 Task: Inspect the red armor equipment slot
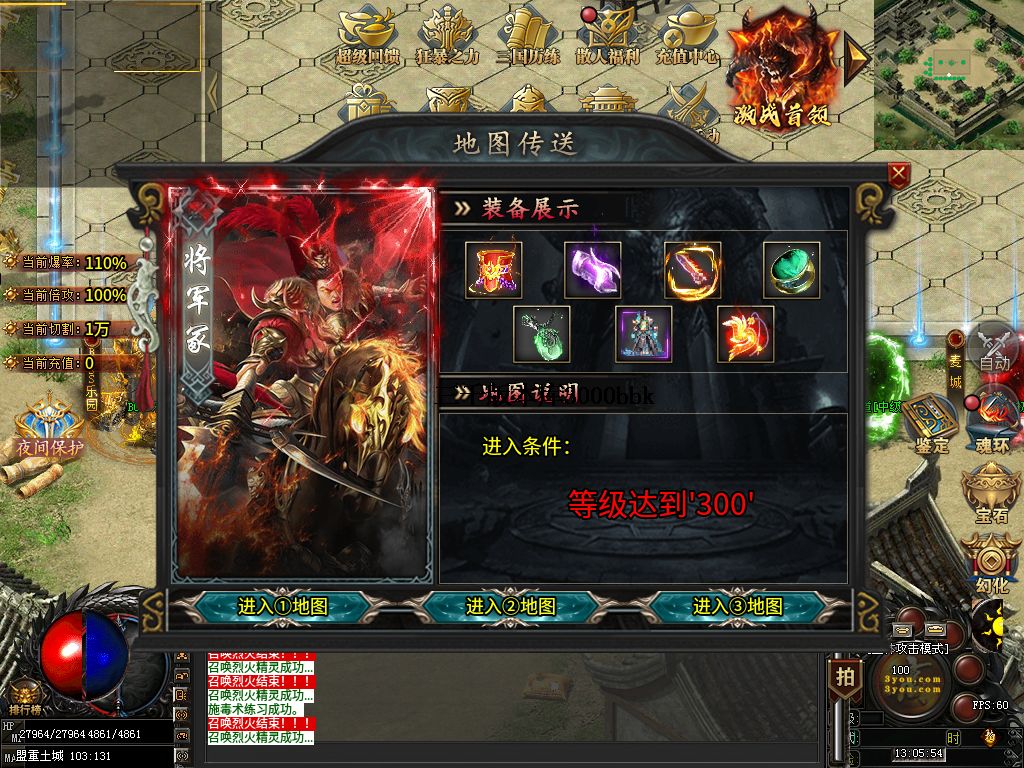click(494, 270)
